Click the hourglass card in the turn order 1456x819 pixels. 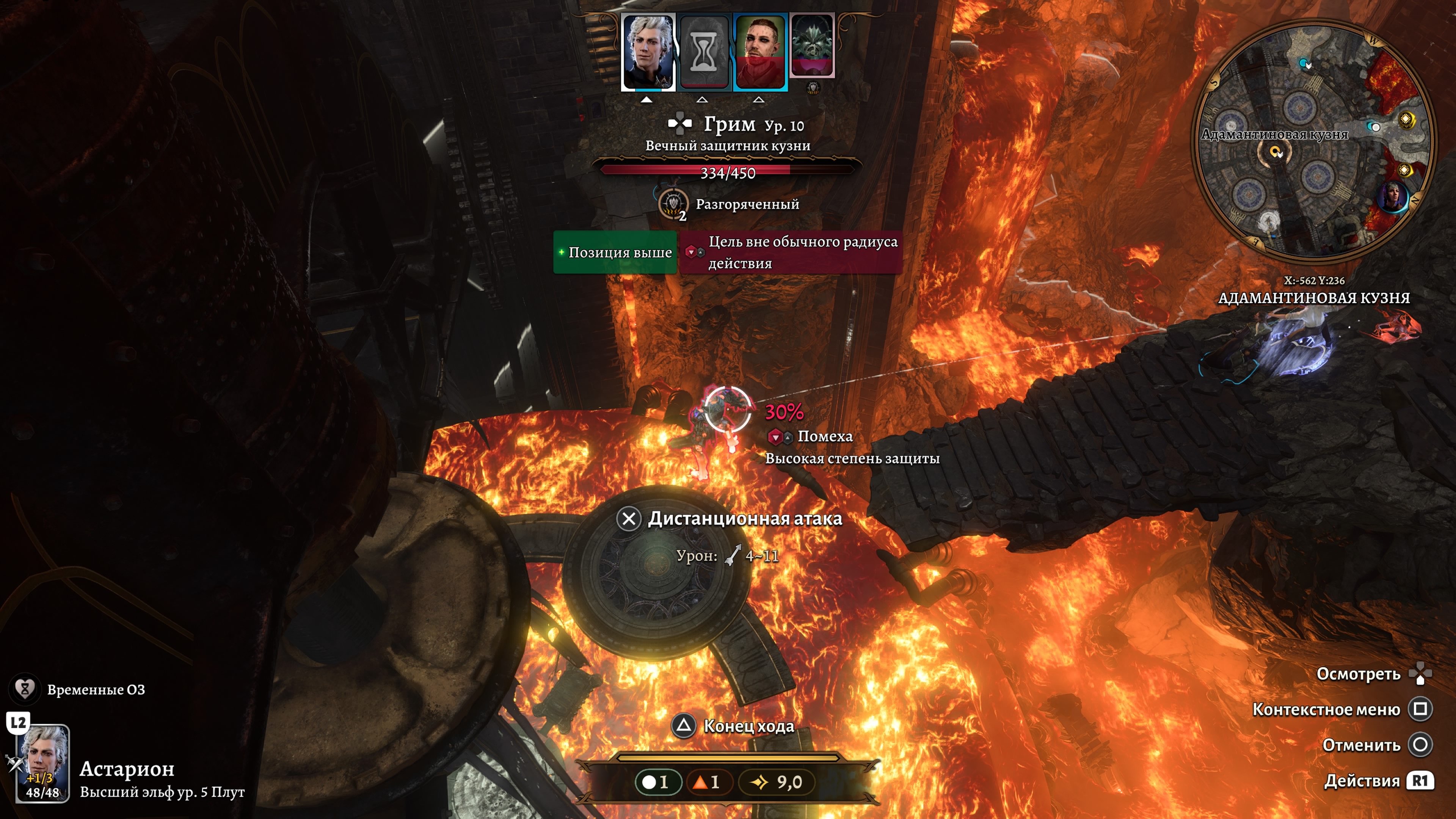704,52
